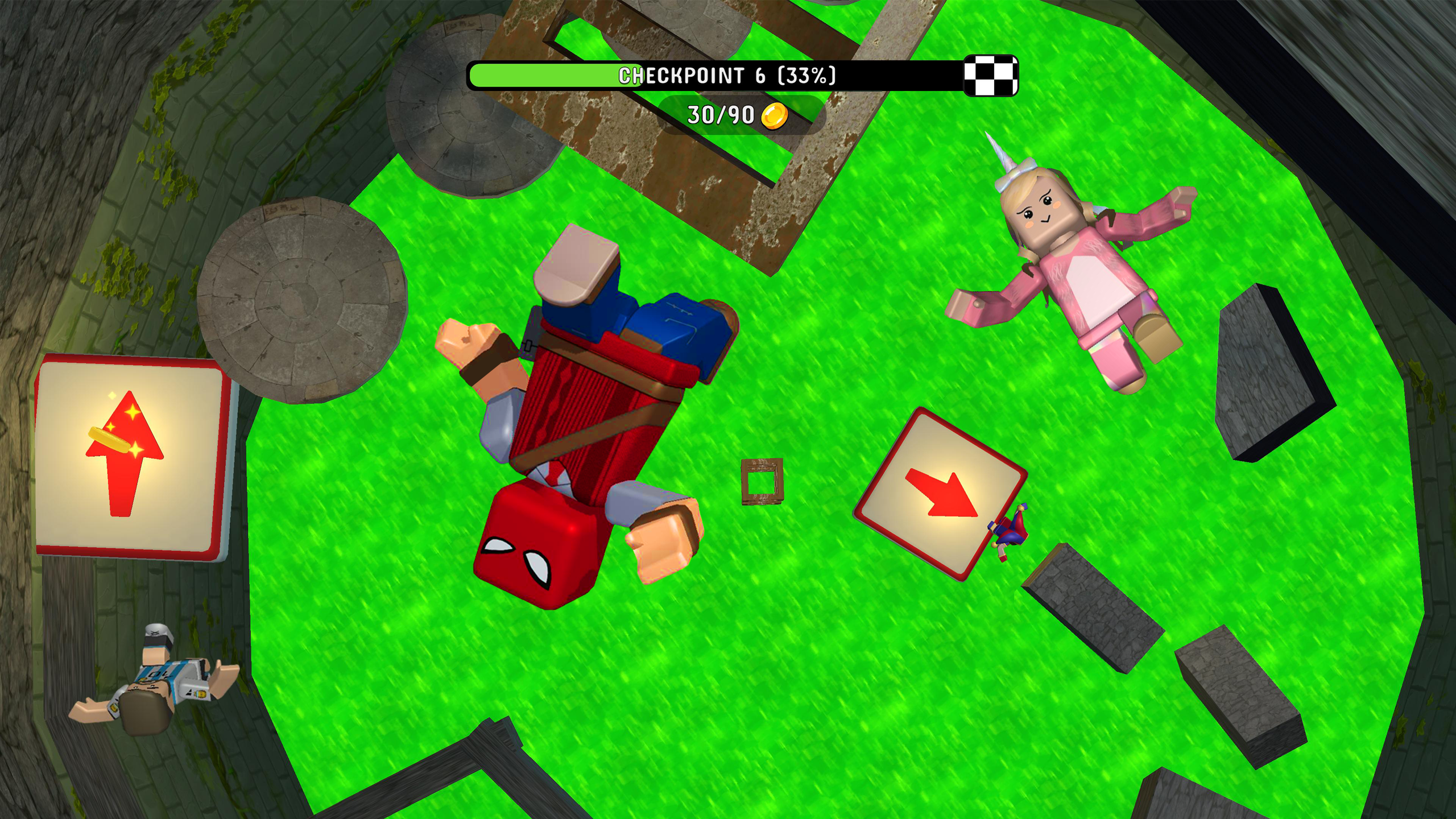Select the Checkpoint 6 header text
Viewport: 1456px width, 819px height.
click(x=691, y=75)
